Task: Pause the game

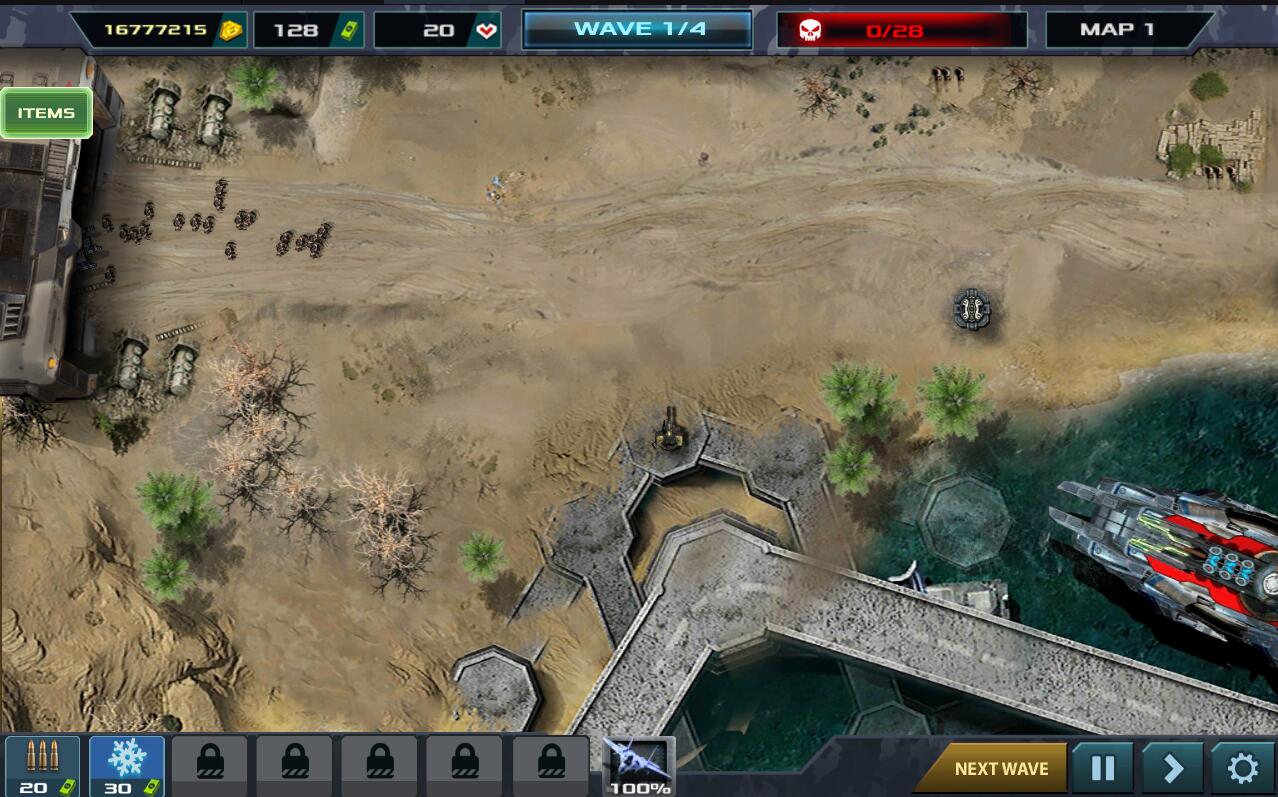Action: pos(1102,768)
